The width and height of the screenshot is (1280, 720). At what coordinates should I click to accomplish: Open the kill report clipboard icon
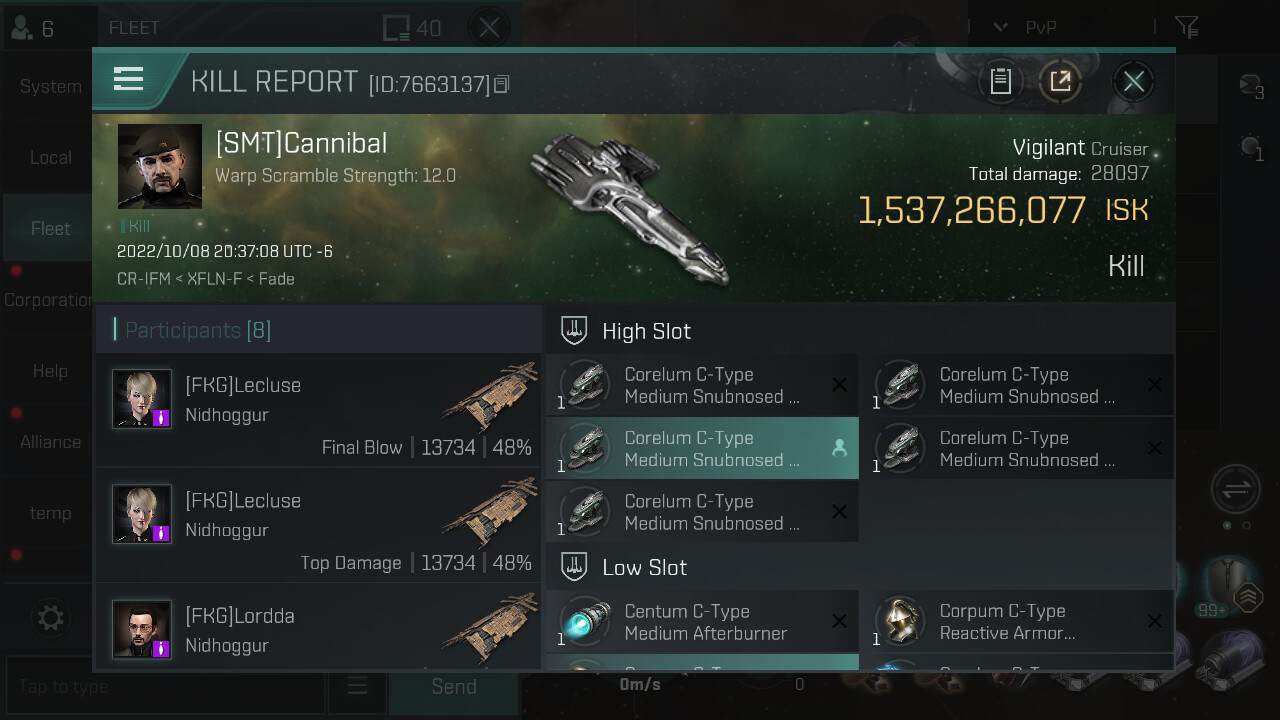pos(1000,81)
